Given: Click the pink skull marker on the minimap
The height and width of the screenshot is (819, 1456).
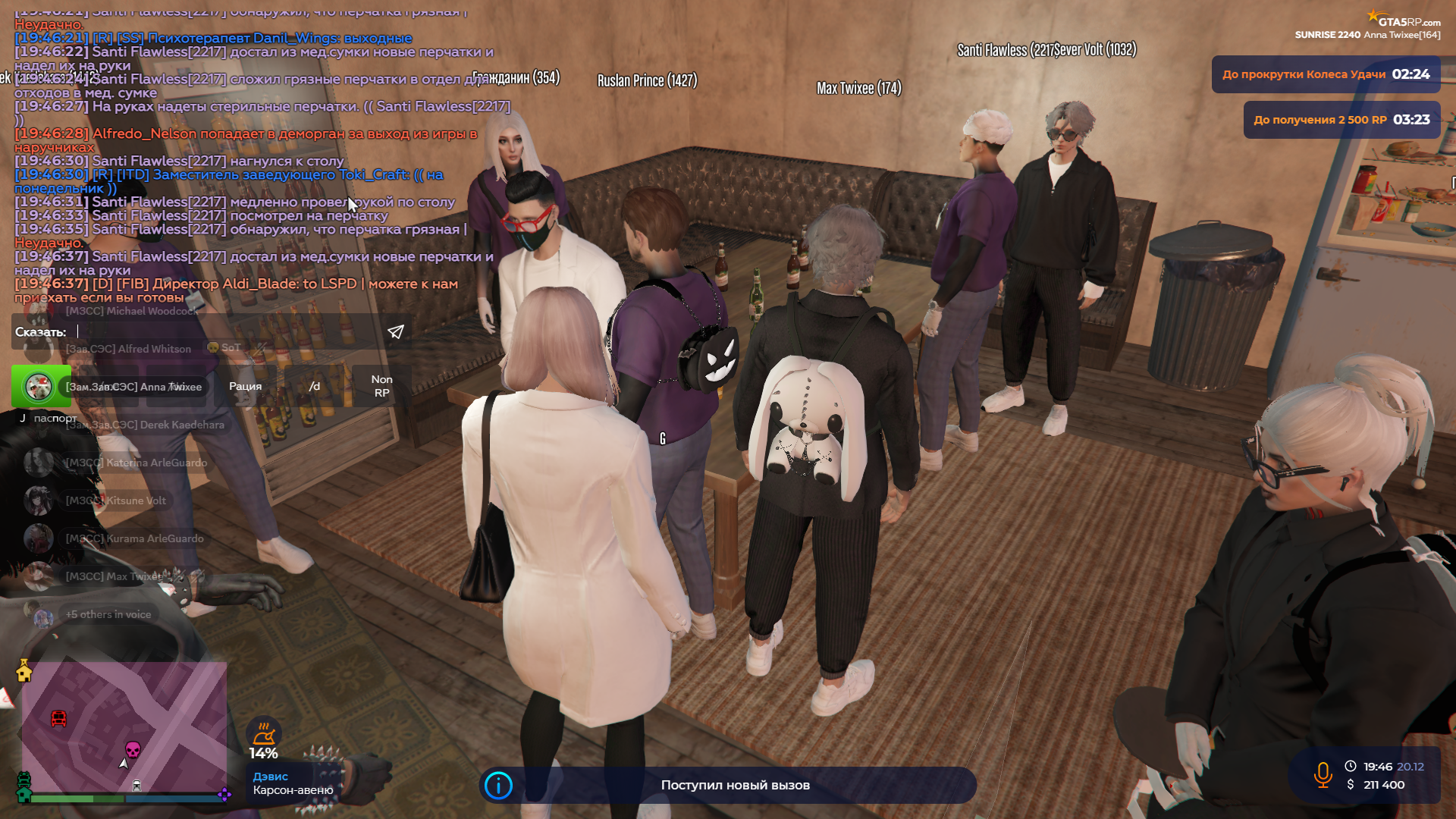Looking at the screenshot, I should pos(133,750).
